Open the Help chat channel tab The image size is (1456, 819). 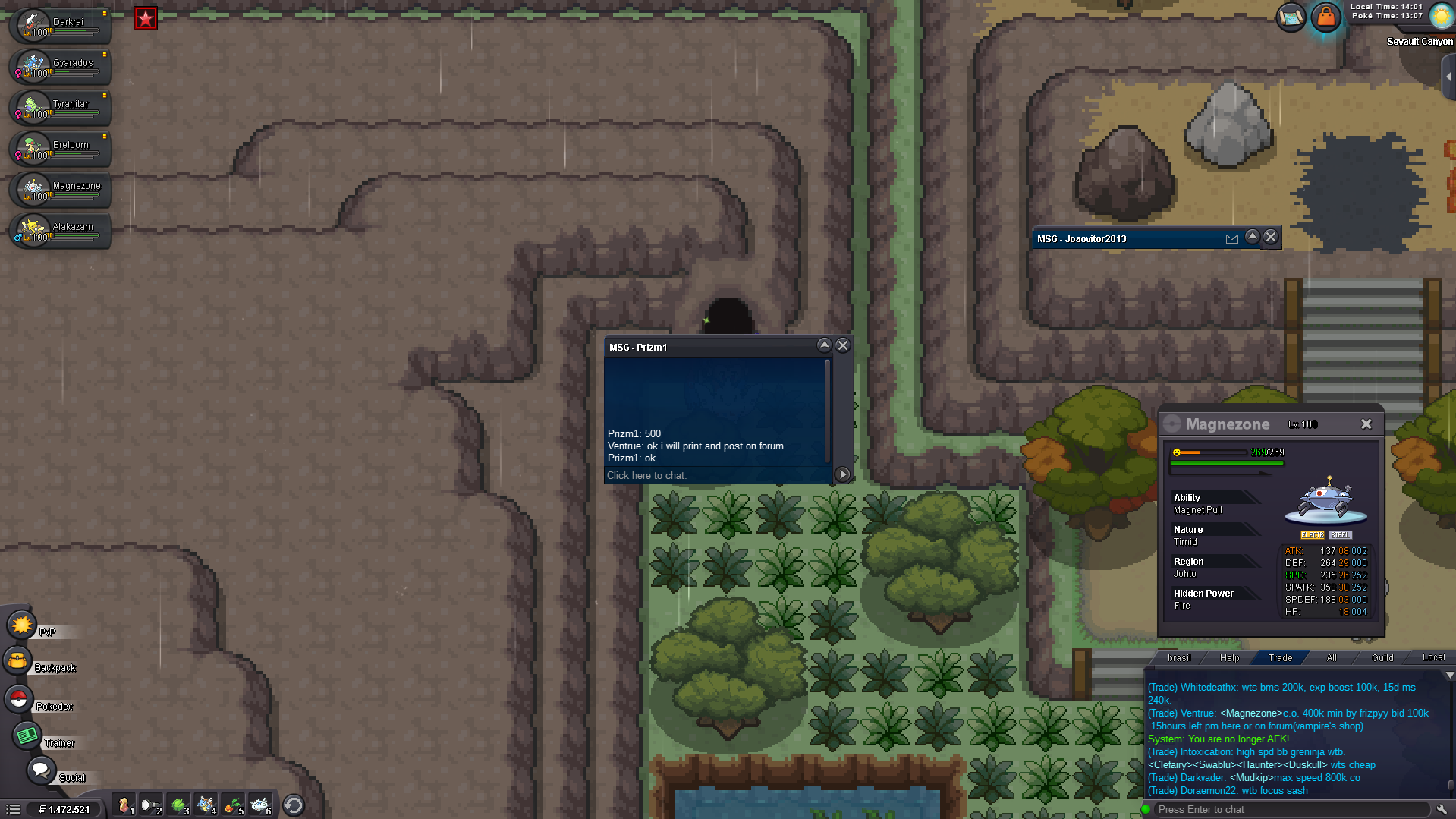point(1229,658)
